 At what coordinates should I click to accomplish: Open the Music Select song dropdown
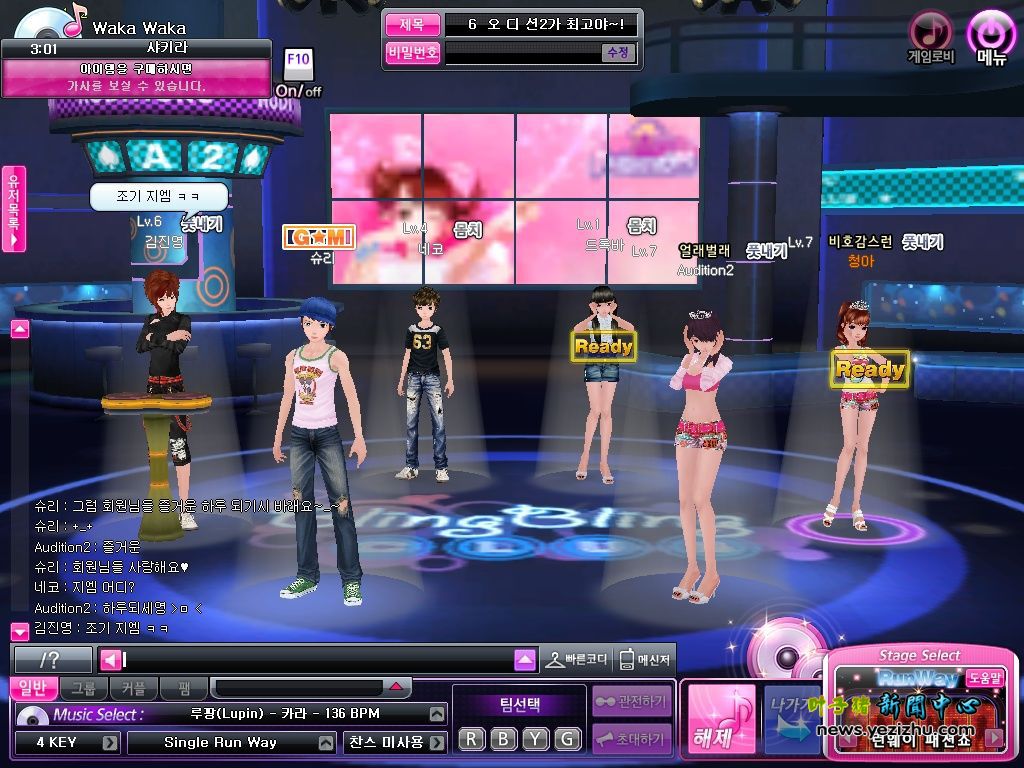tap(436, 715)
